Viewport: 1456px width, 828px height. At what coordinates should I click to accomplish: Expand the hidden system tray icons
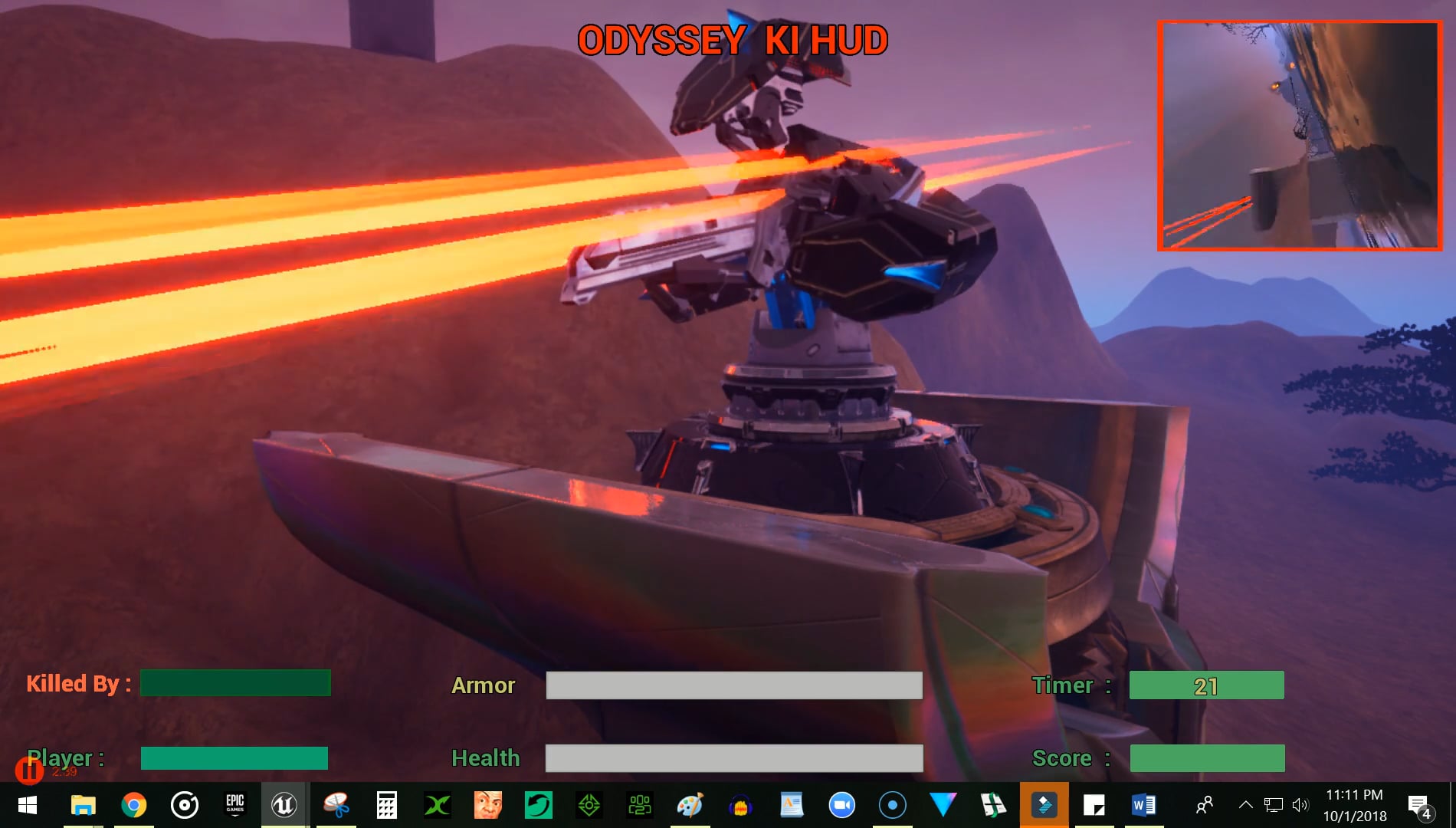[1245, 804]
